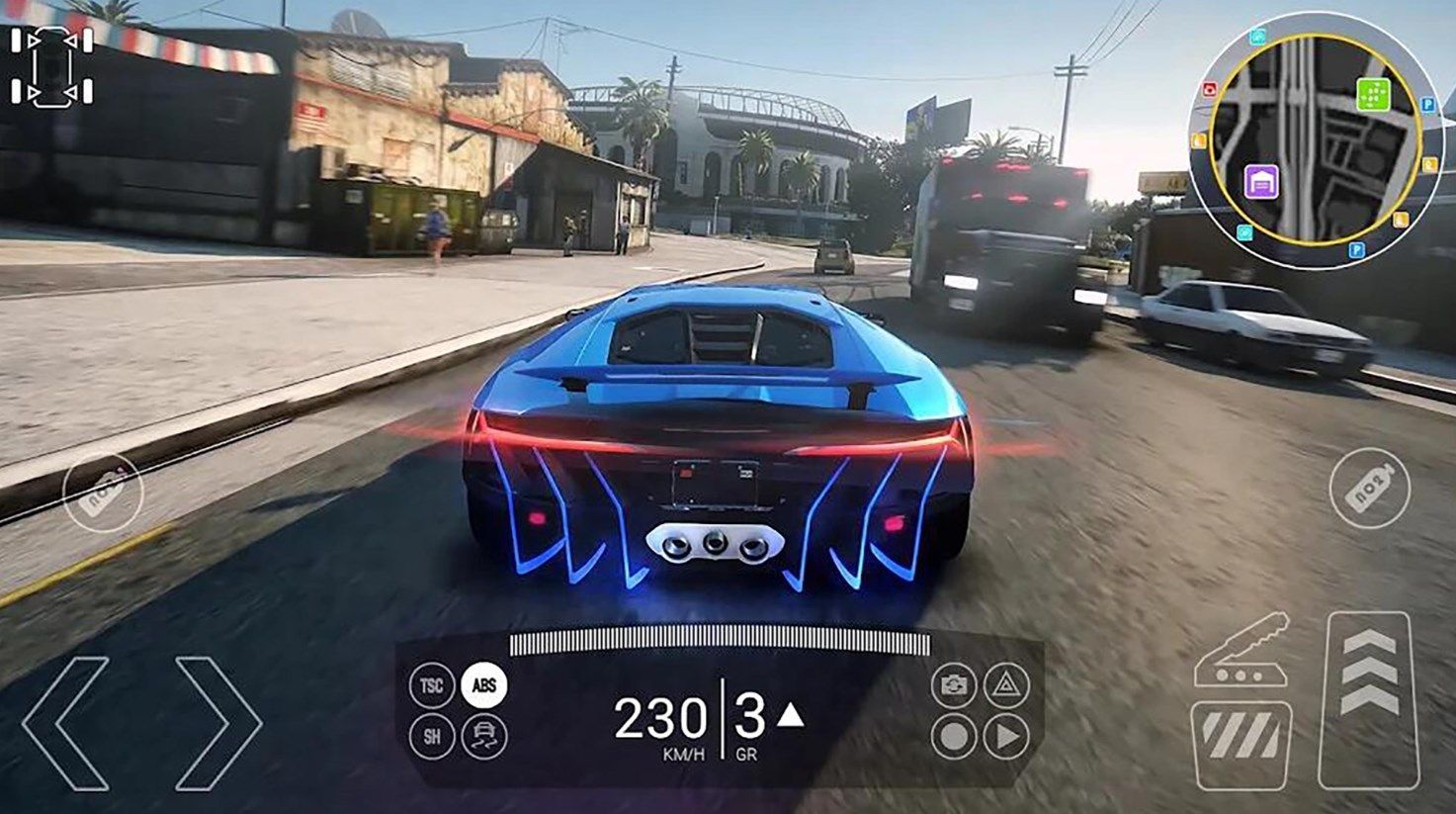Tap the camera view icon

pyautogui.click(x=954, y=685)
